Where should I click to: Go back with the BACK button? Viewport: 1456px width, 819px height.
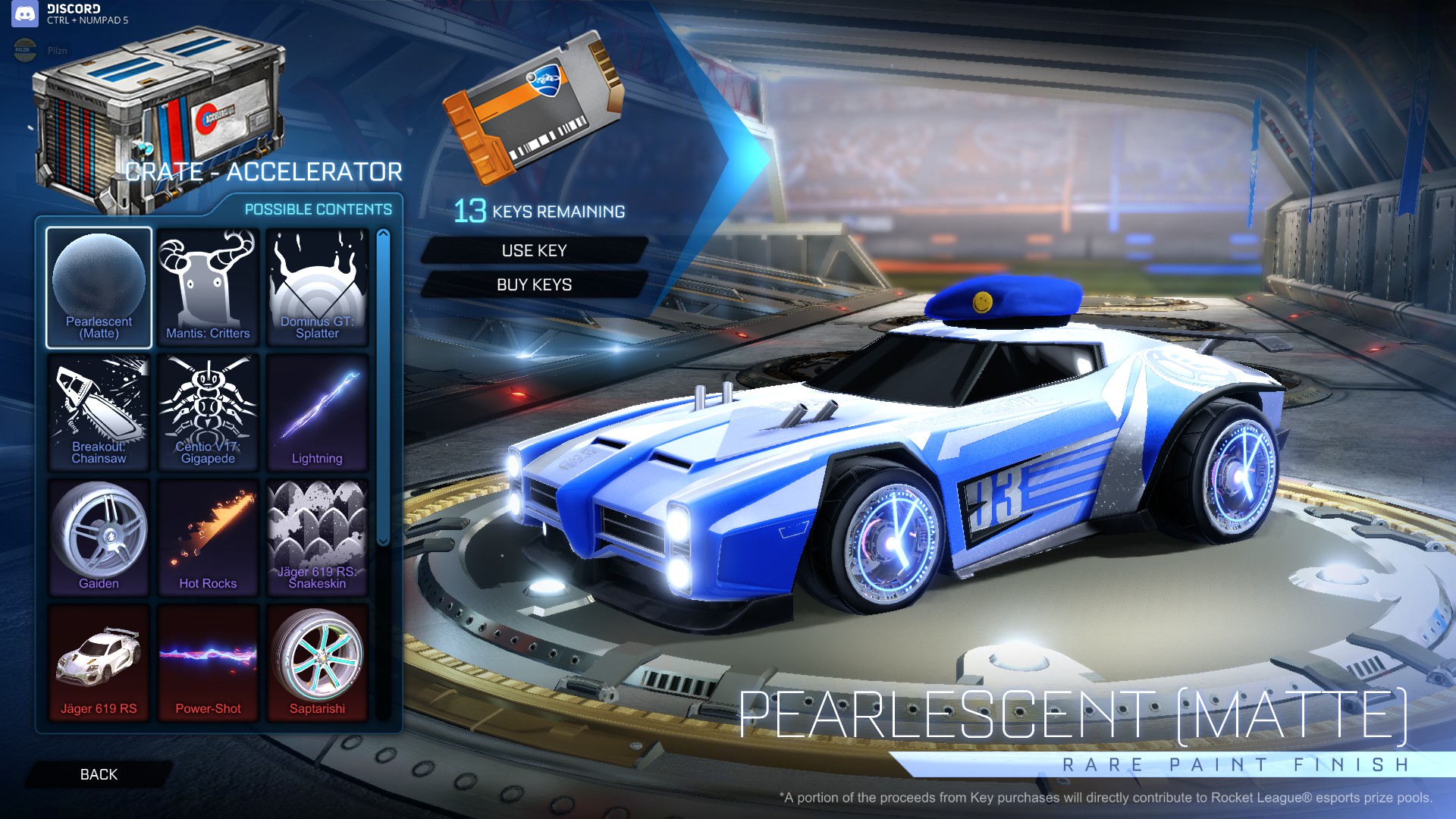click(99, 774)
